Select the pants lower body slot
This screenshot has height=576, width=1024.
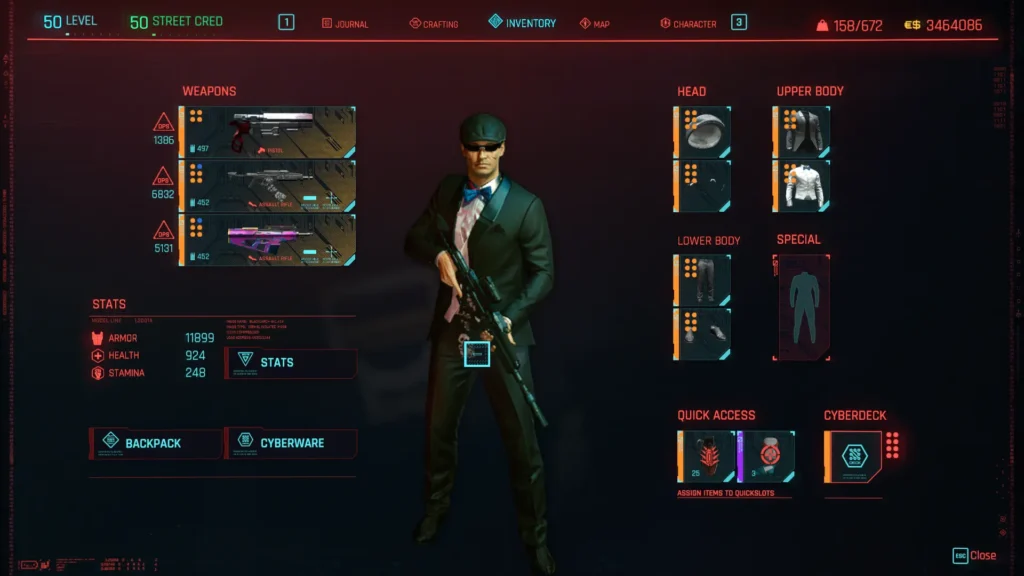coord(703,280)
